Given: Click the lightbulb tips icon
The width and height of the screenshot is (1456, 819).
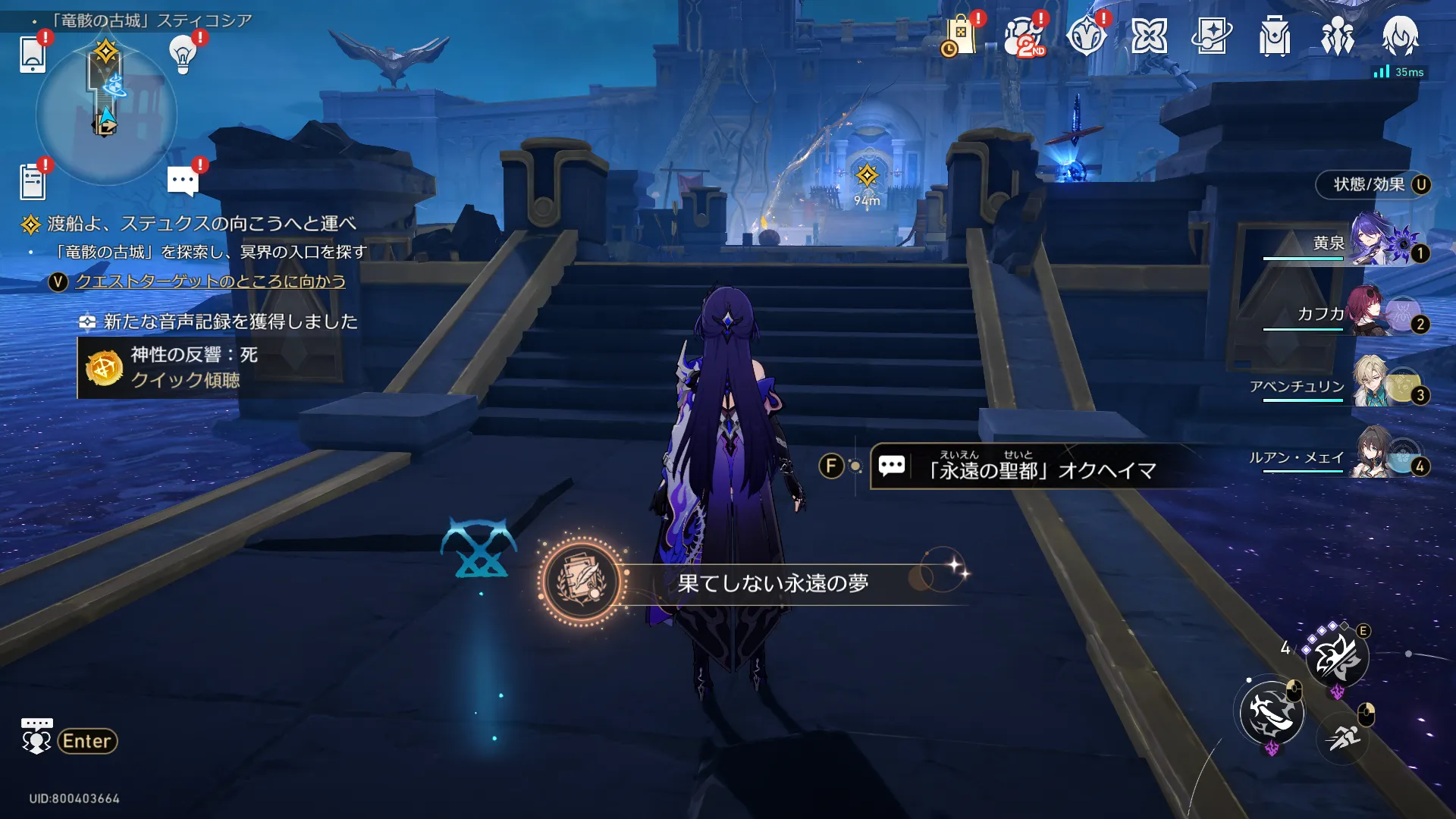Looking at the screenshot, I should pos(183,54).
